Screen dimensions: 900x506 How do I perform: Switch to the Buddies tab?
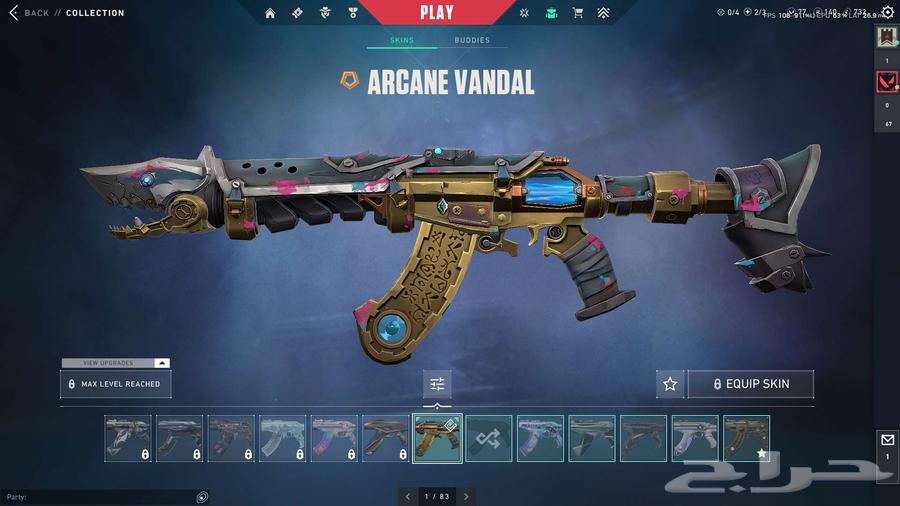[472, 41]
